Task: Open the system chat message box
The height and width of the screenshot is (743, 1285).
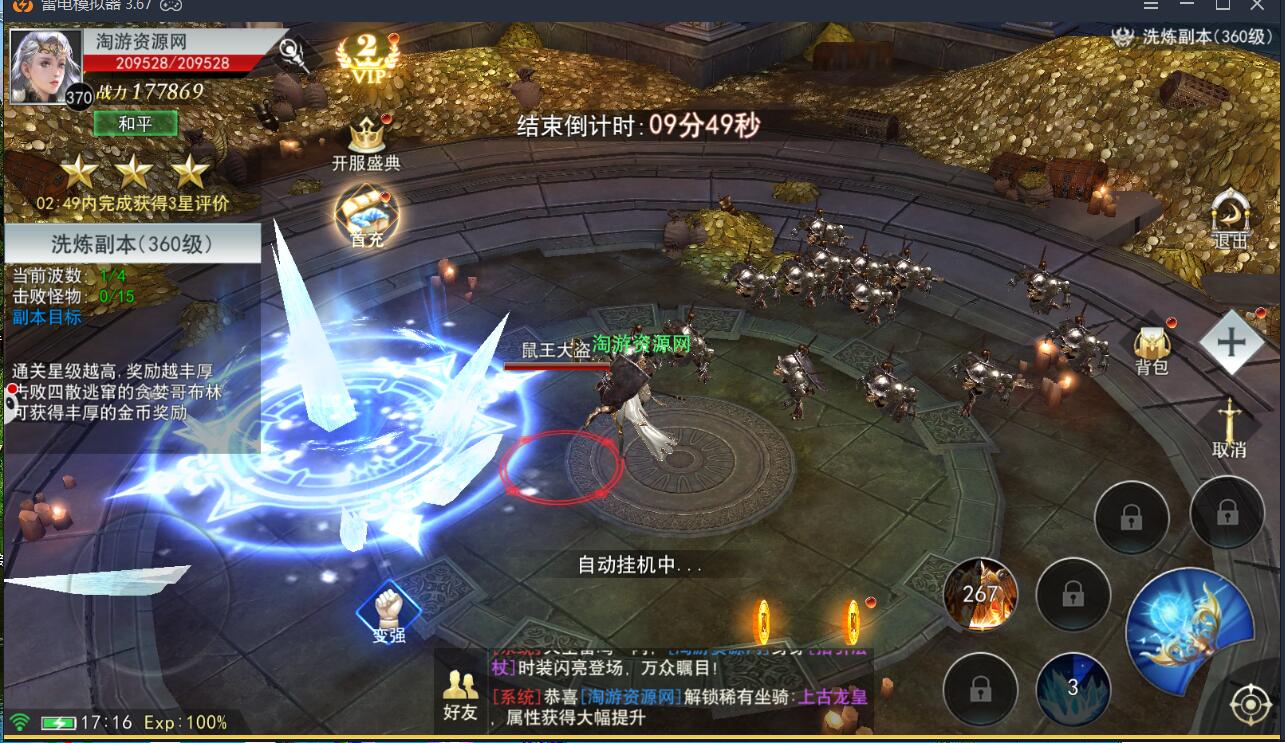Action: click(x=680, y=692)
